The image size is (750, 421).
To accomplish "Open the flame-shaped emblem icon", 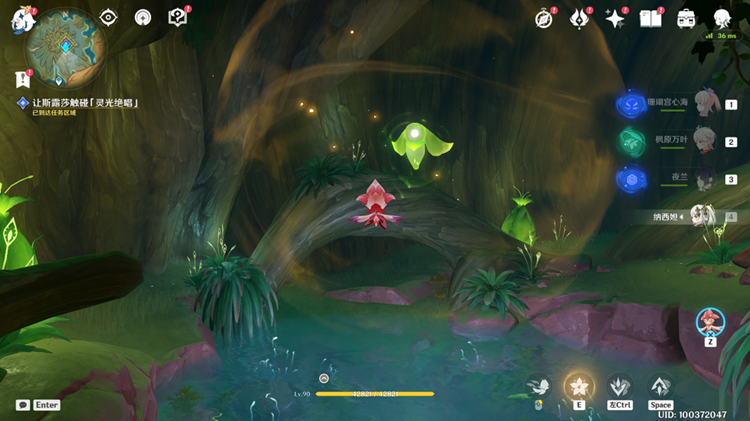I will (579, 19).
